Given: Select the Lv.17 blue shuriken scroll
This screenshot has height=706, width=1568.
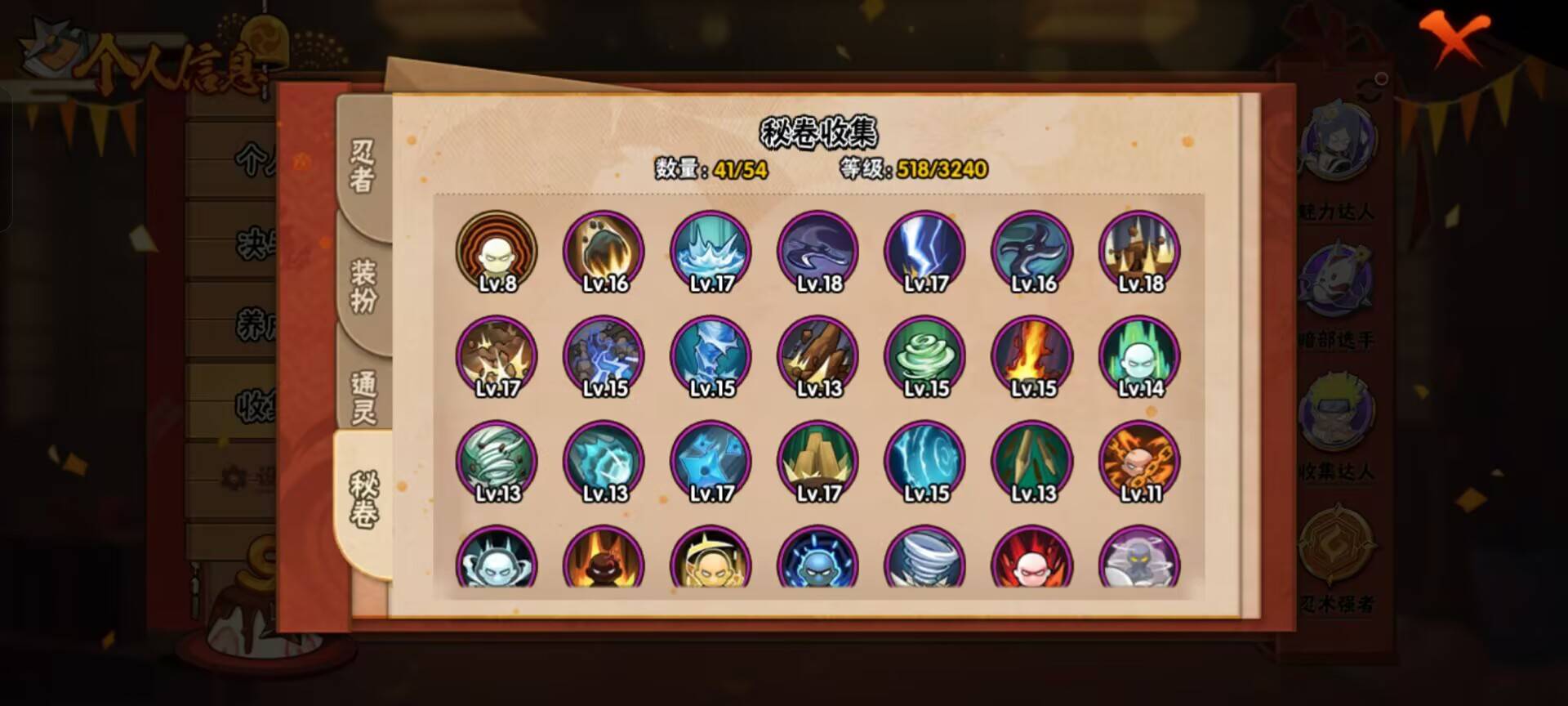Looking at the screenshot, I should pos(710,462).
